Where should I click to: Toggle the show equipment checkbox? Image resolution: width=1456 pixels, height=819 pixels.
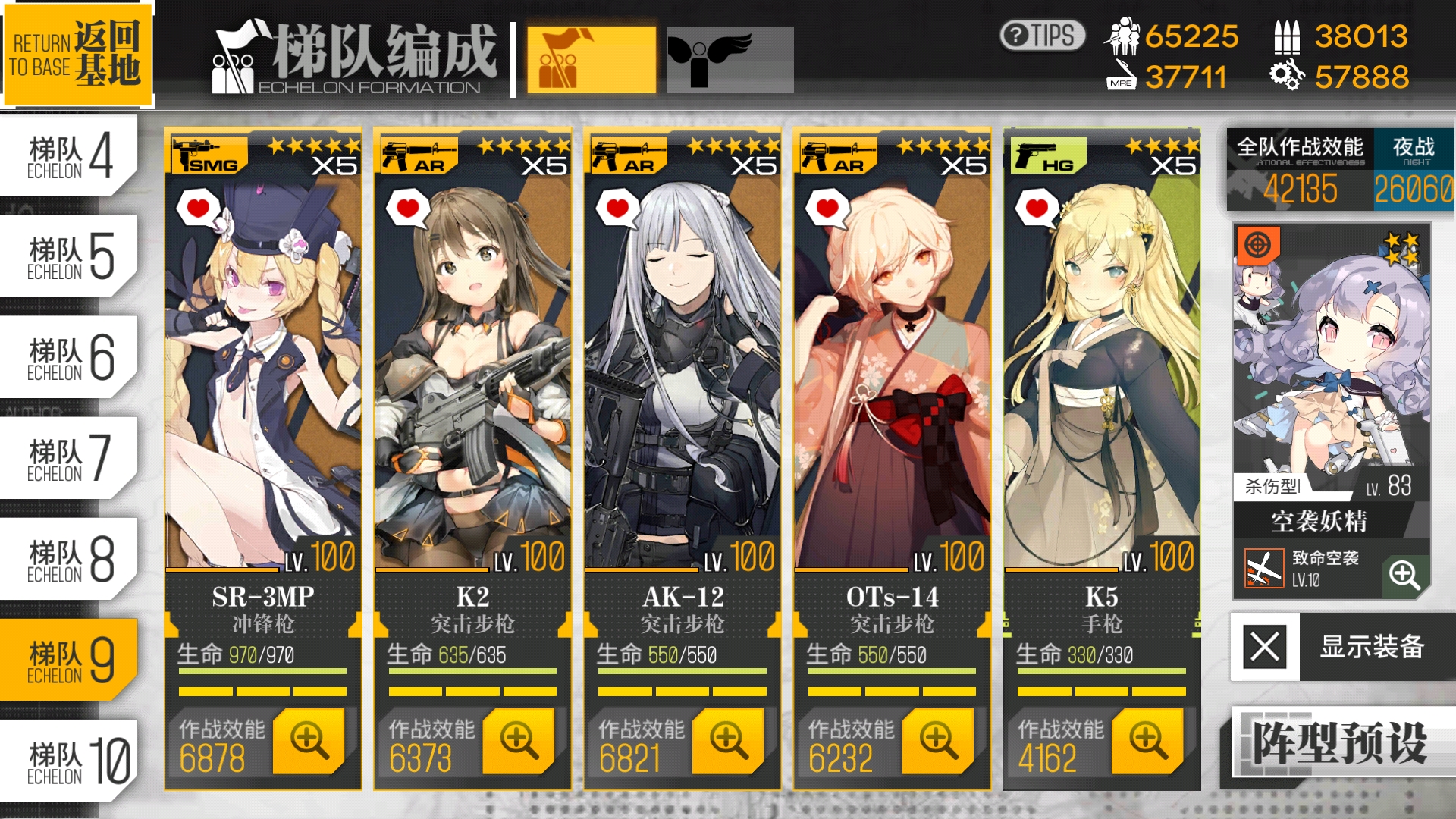1265,647
